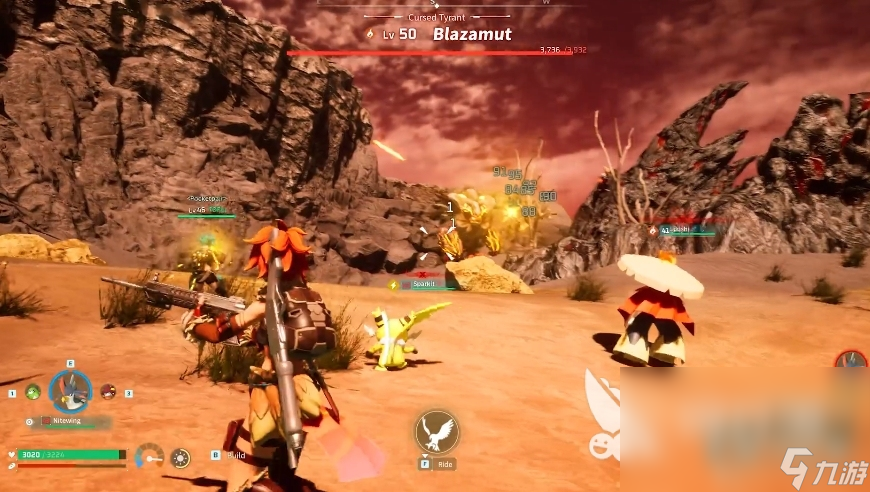Click the day-night sun clock icon
The width and height of the screenshot is (870, 492).
pos(180,458)
